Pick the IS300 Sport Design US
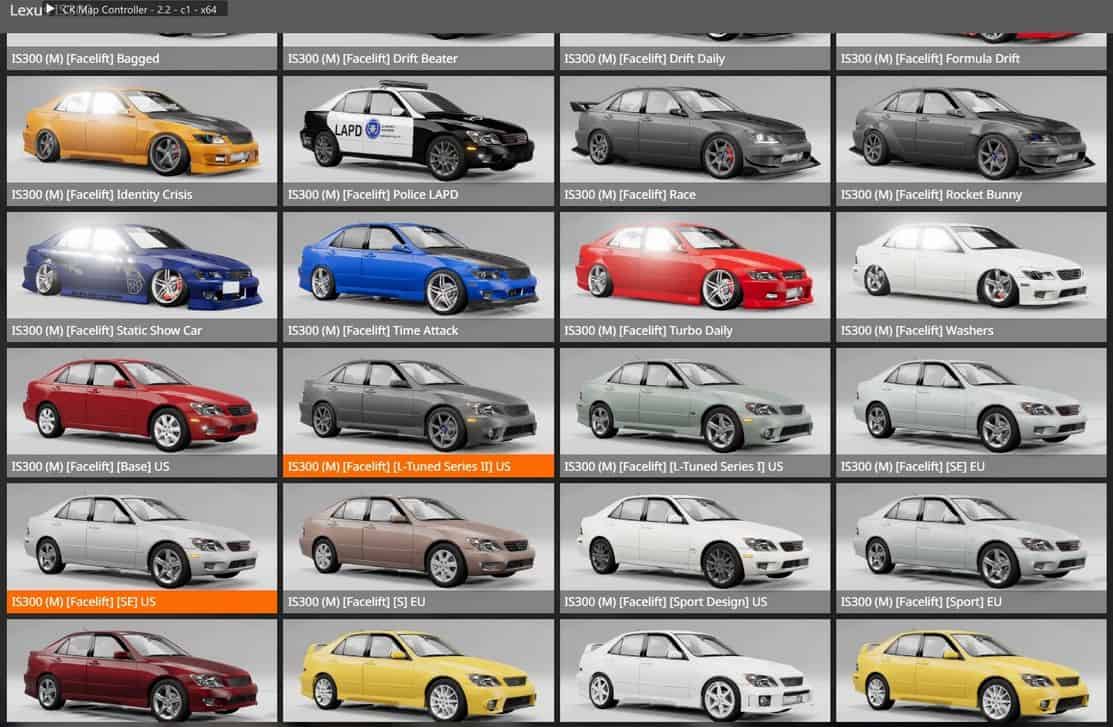 pyautogui.click(x=695, y=538)
